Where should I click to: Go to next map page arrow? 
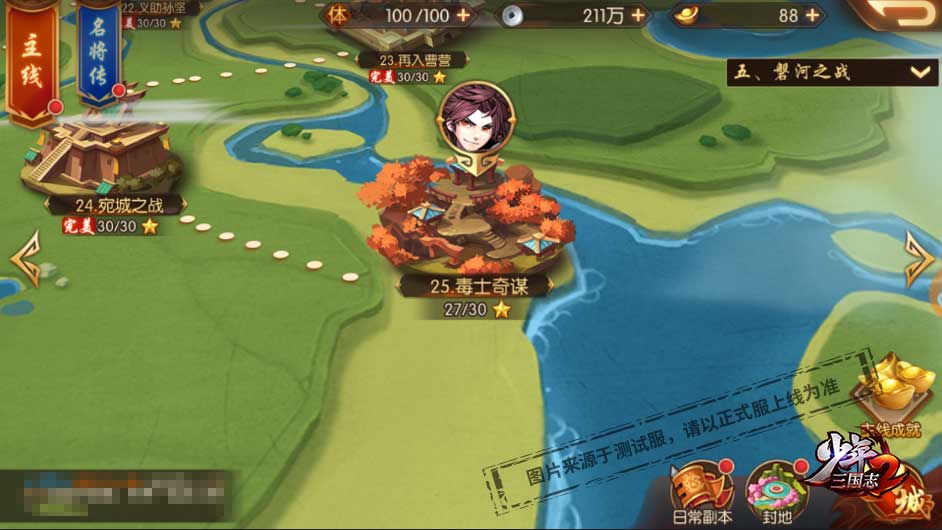pyautogui.click(x=918, y=258)
